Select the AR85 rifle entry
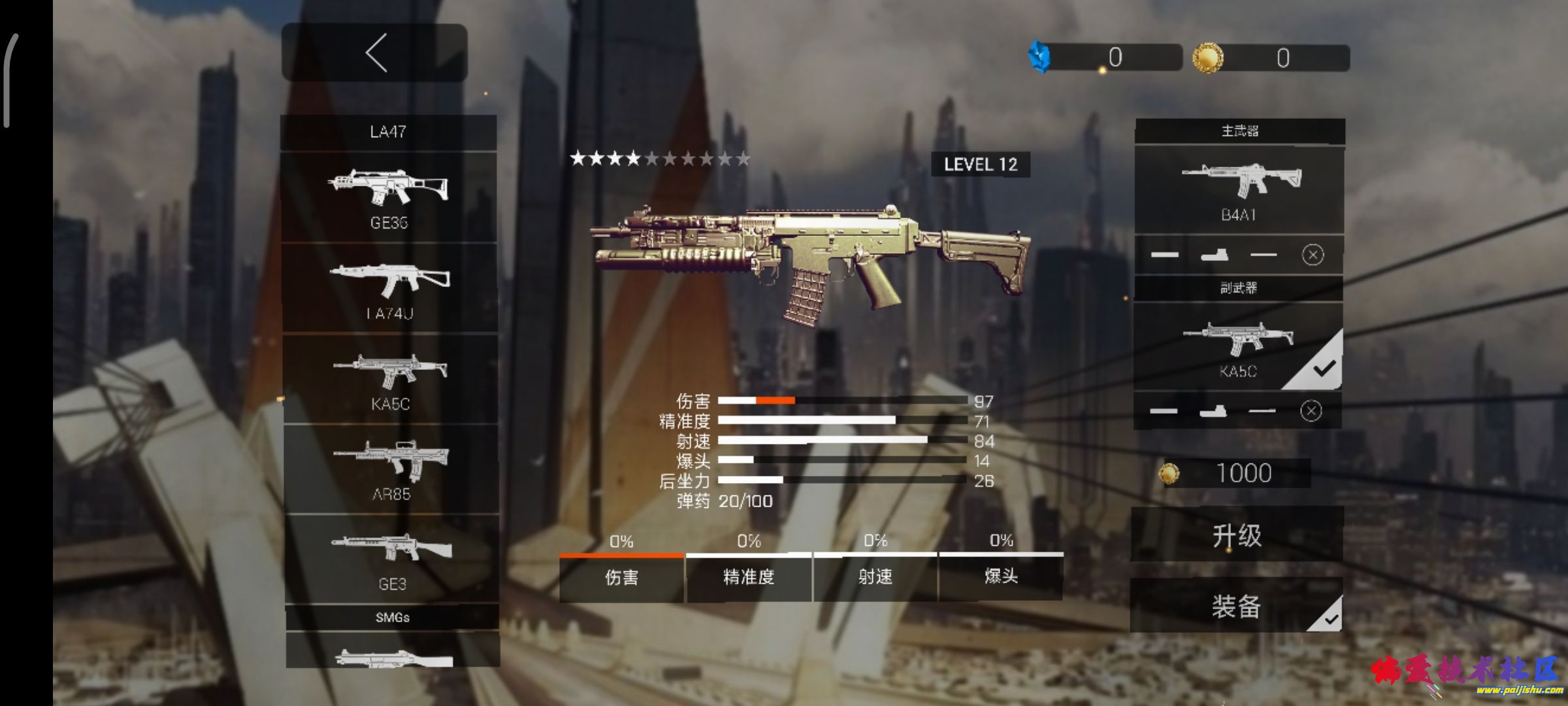Image resolution: width=1568 pixels, height=706 pixels. (x=391, y=469)
